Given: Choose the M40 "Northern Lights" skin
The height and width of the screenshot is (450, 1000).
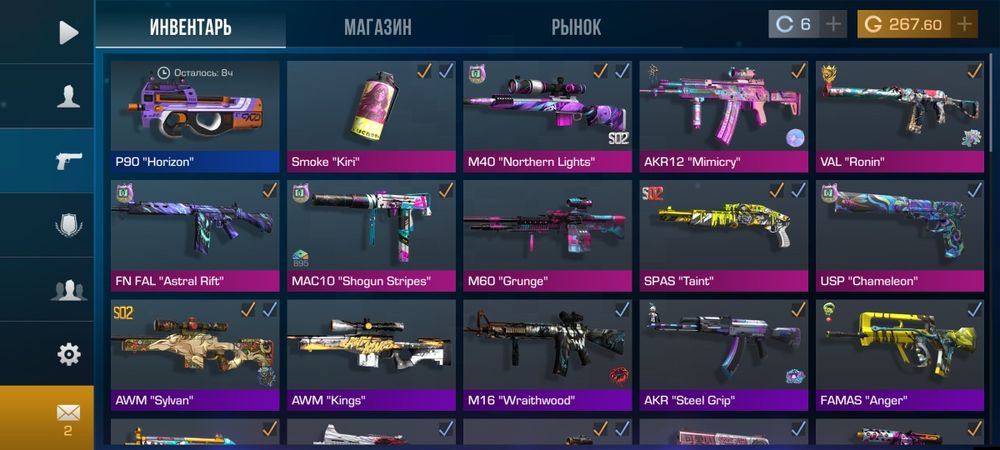Looking at the screenshot, I should [547, 115].
